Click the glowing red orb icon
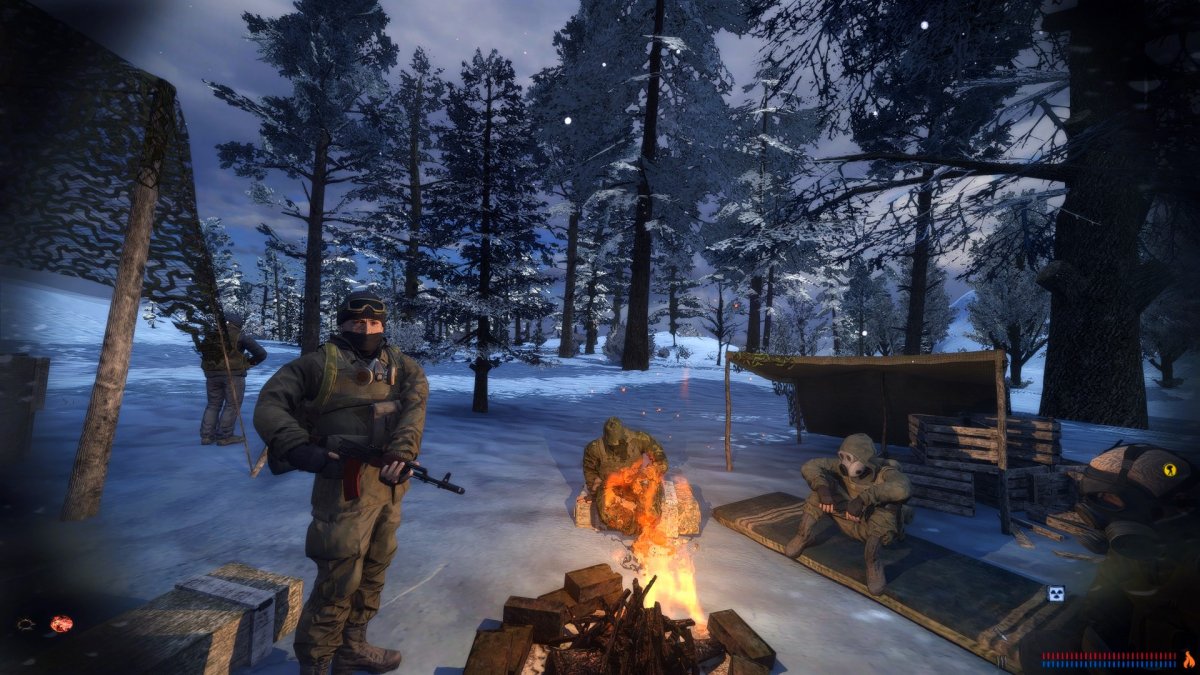1200x675 pixels. 61,624
